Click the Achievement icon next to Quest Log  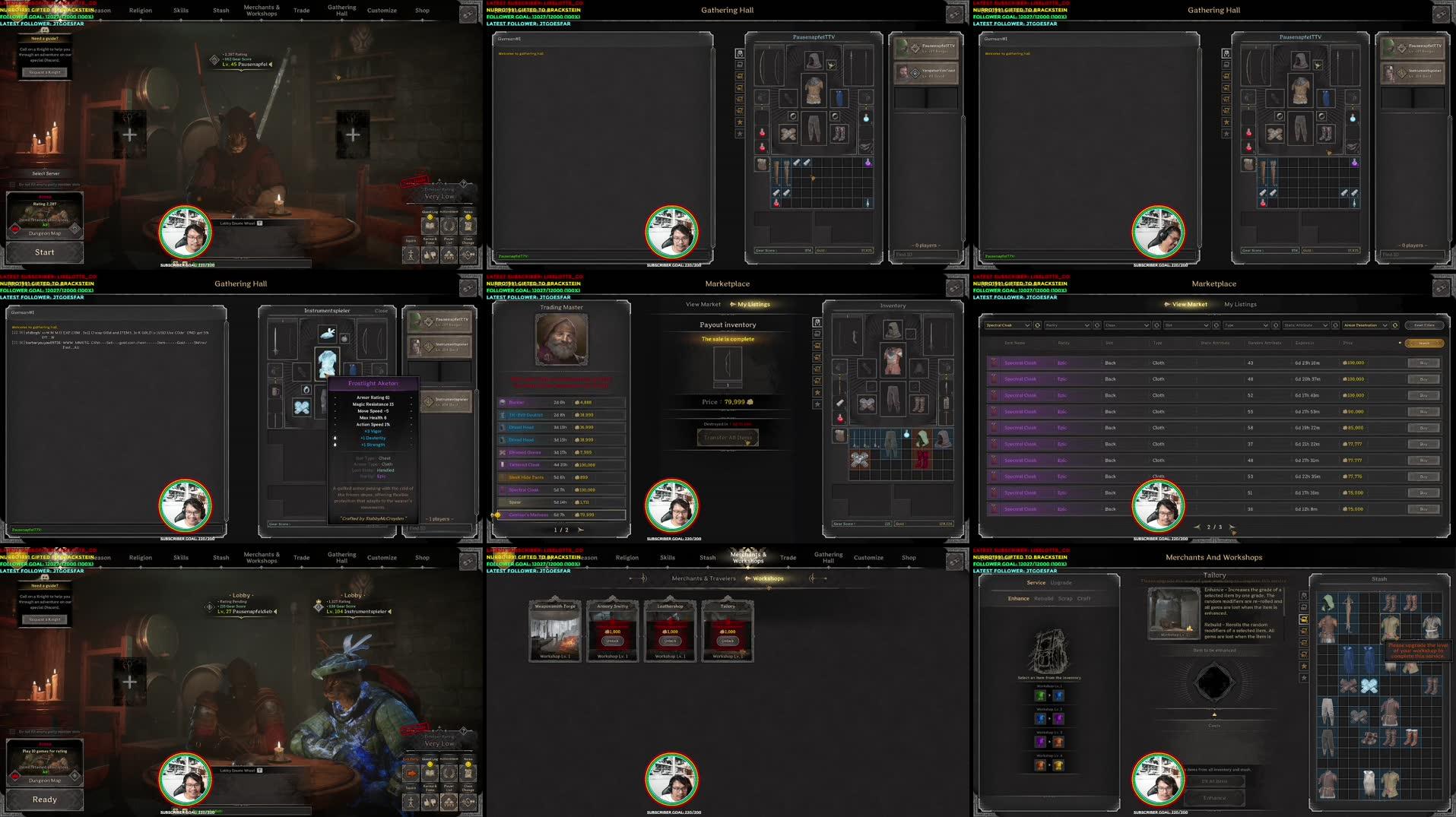tap(449, 226)
